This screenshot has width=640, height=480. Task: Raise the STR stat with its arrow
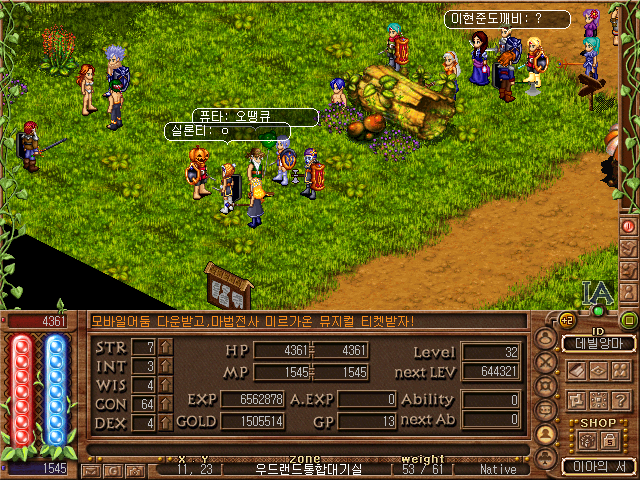coord(166,347)
